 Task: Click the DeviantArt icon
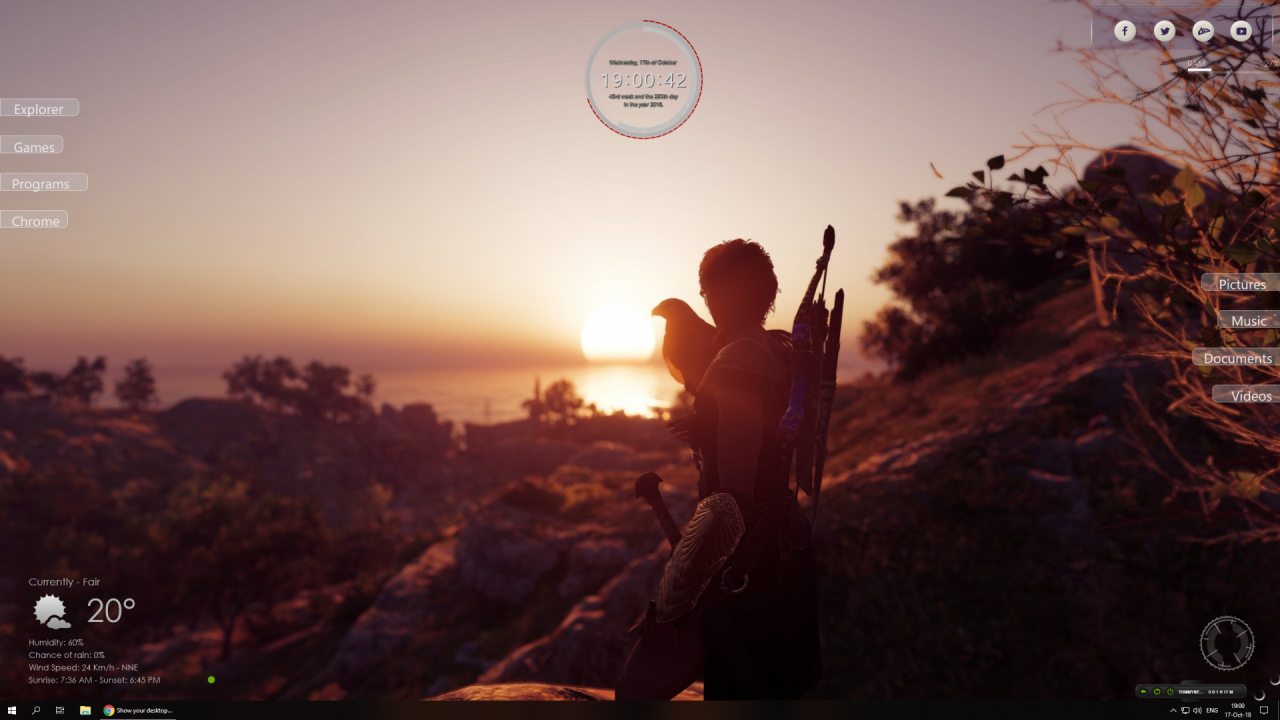[x=1203, y=31]
